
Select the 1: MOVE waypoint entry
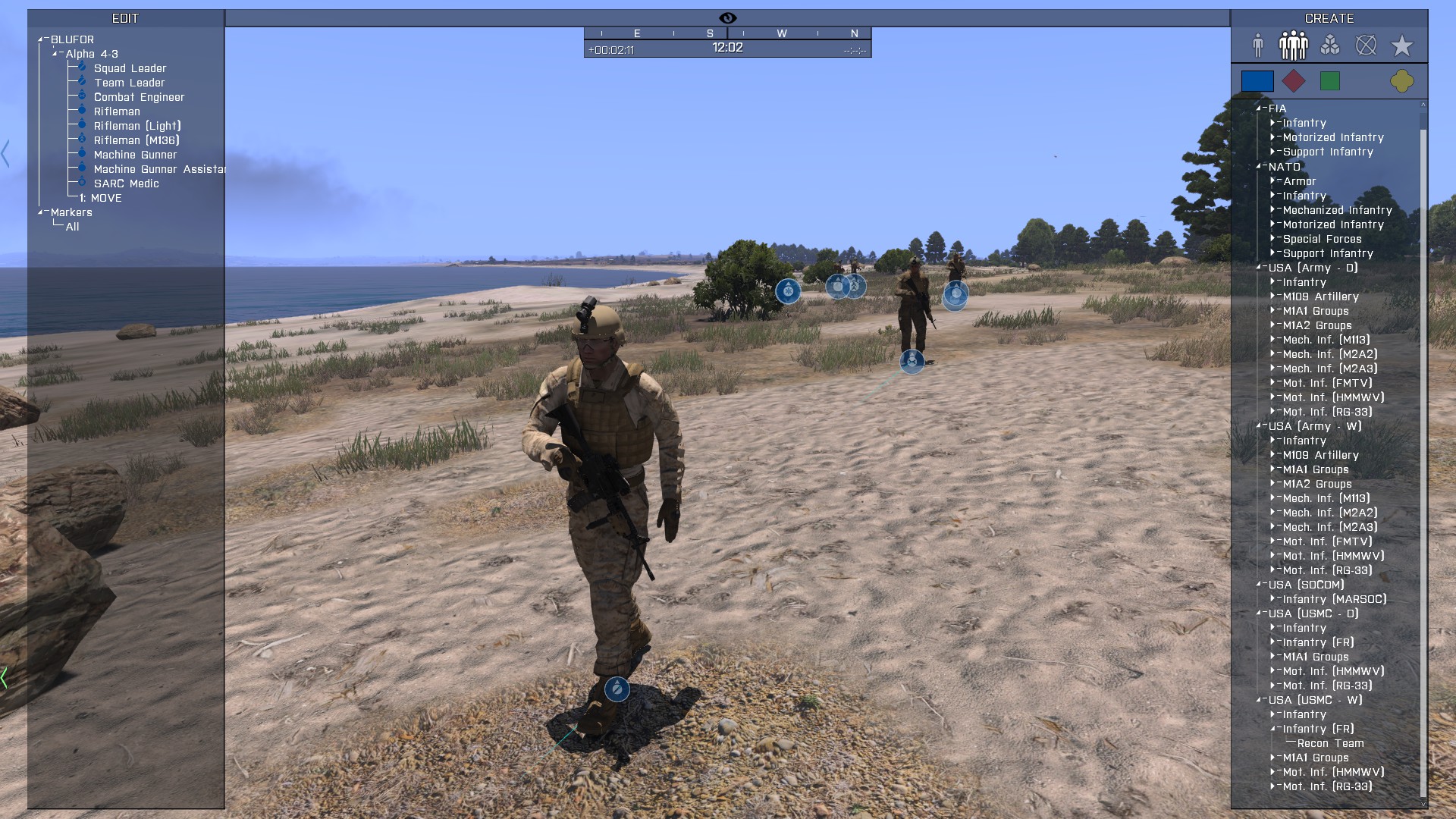pyautogui.click(x=101, y=198)
